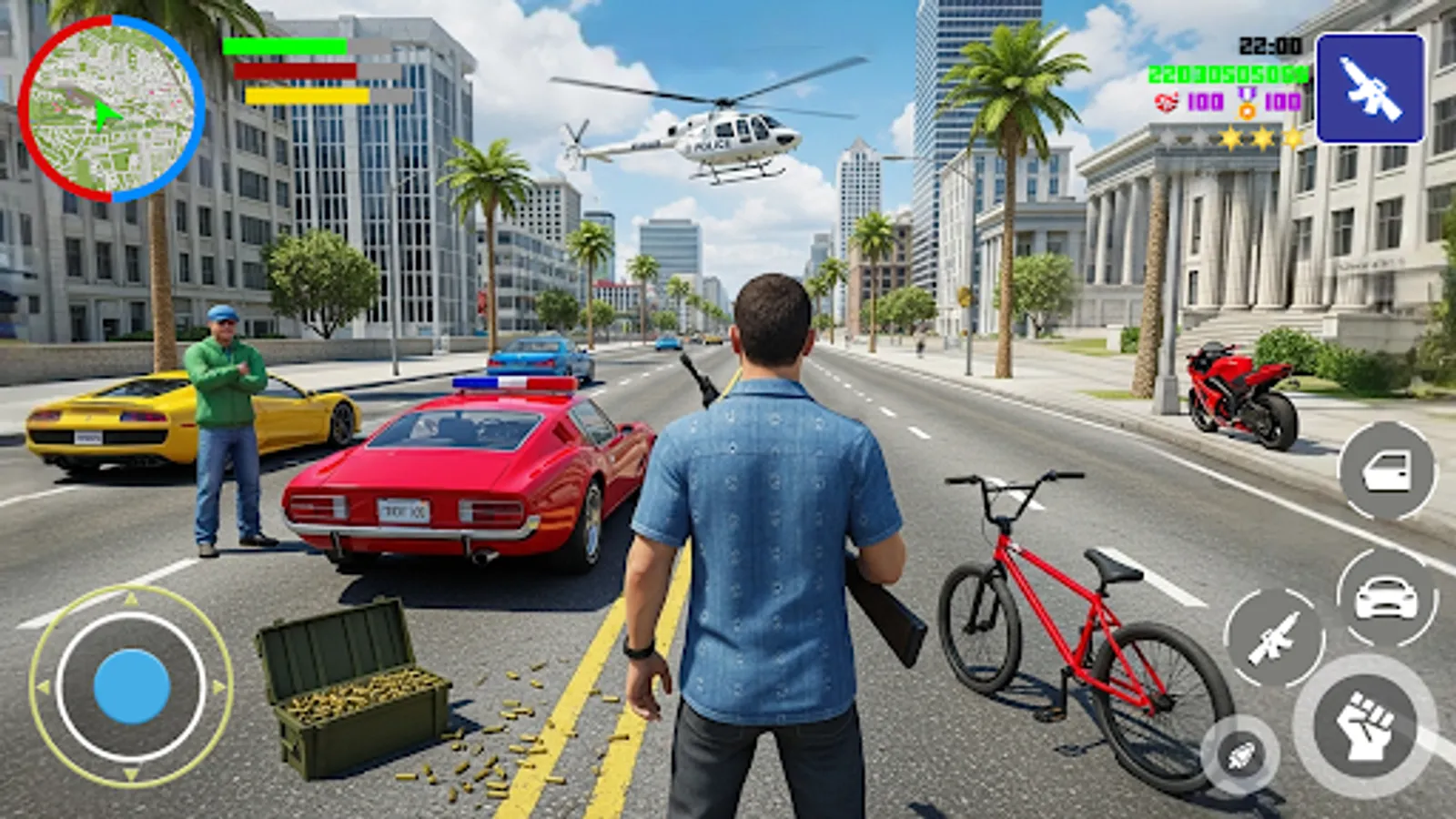Tap the third lit wanted star
The width and height of the screenshot is (1456, 819).
(1290, 136)
